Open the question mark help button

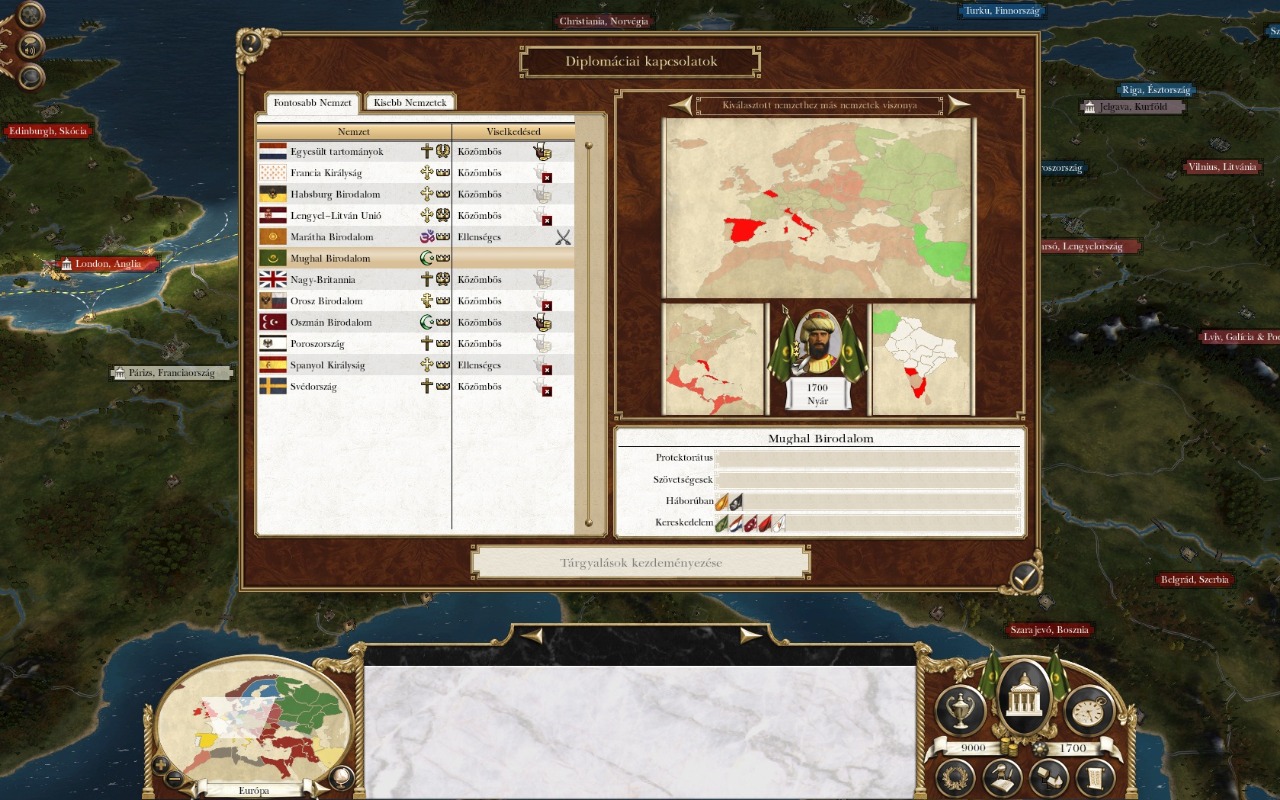(32, 76)
